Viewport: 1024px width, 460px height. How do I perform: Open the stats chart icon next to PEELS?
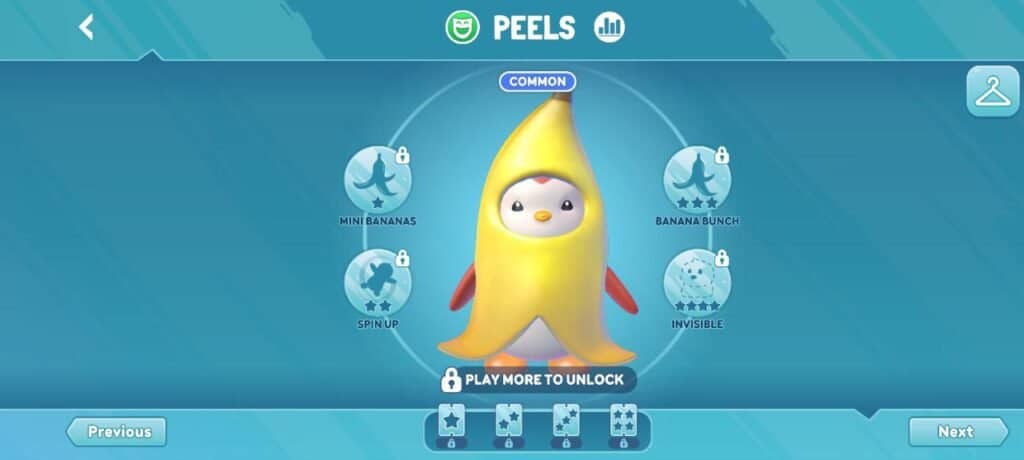(x=608, y=28)
